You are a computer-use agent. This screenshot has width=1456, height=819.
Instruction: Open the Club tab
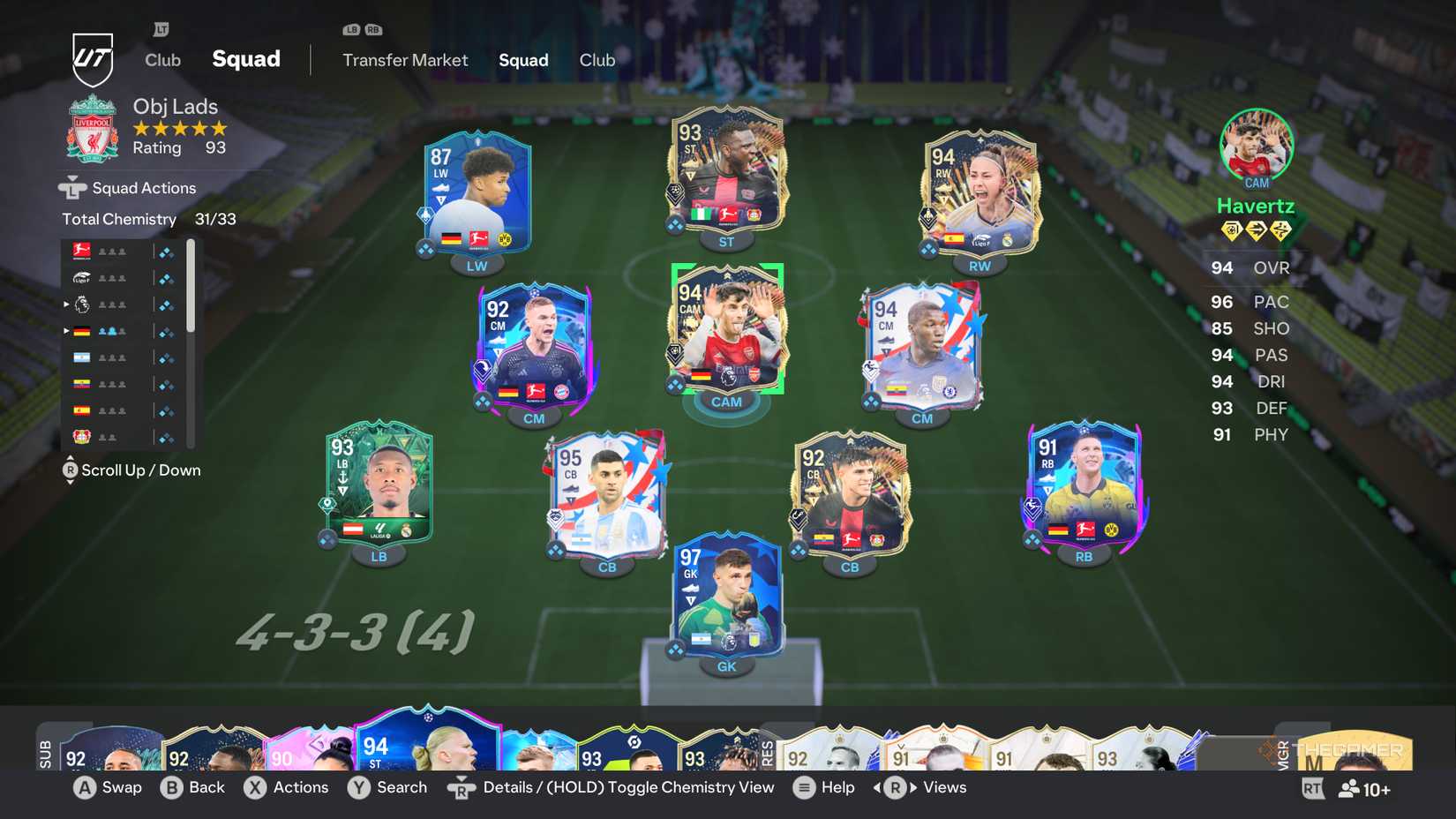click(597, 60)
